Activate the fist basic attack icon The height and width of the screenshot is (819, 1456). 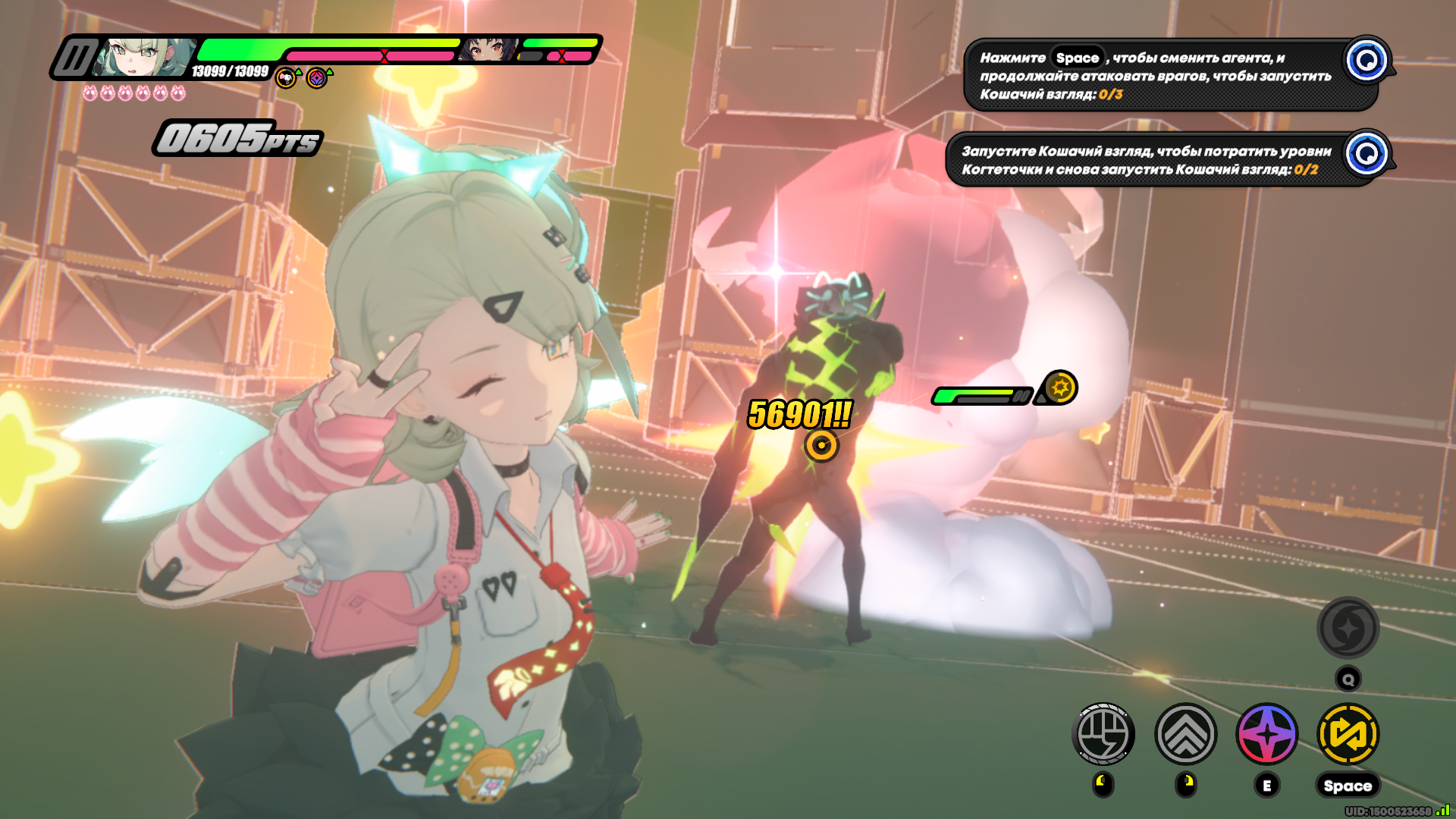(x=1103, y=734)
